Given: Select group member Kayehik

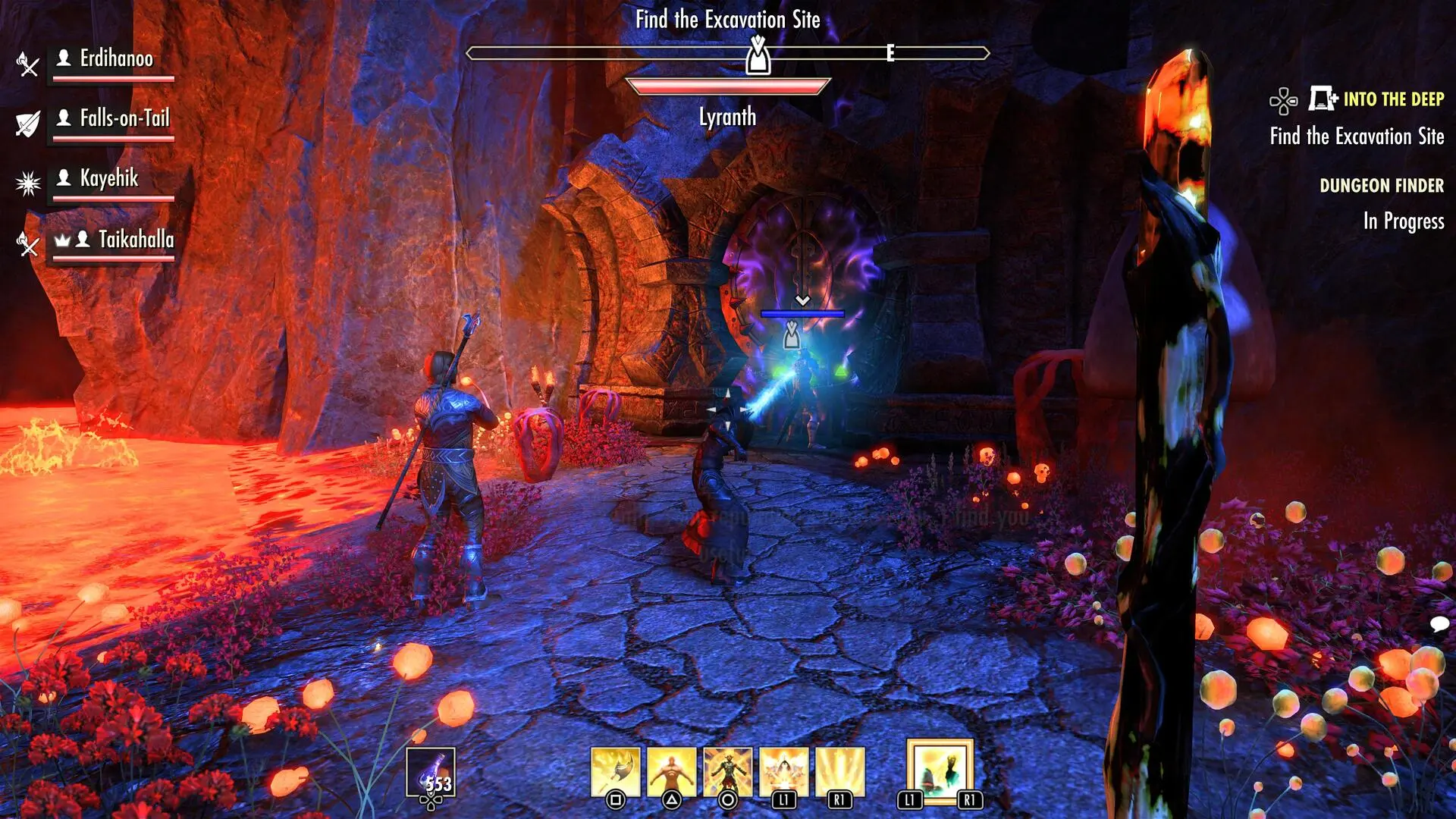Looking at the screenshot, I should point(109,179).
